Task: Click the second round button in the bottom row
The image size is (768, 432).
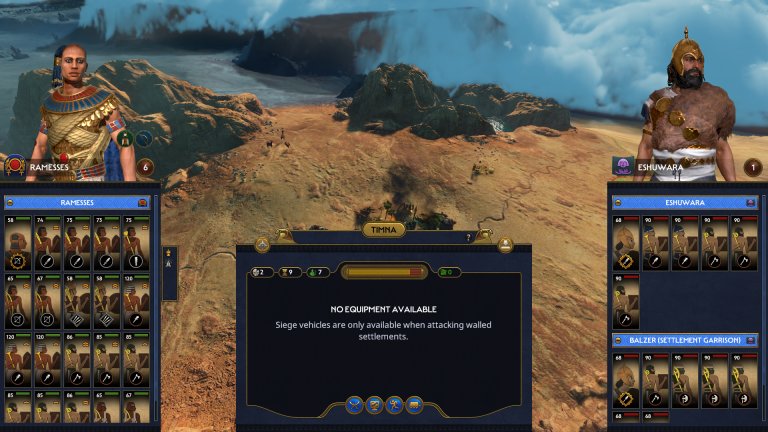Action: tap(374, 405)
